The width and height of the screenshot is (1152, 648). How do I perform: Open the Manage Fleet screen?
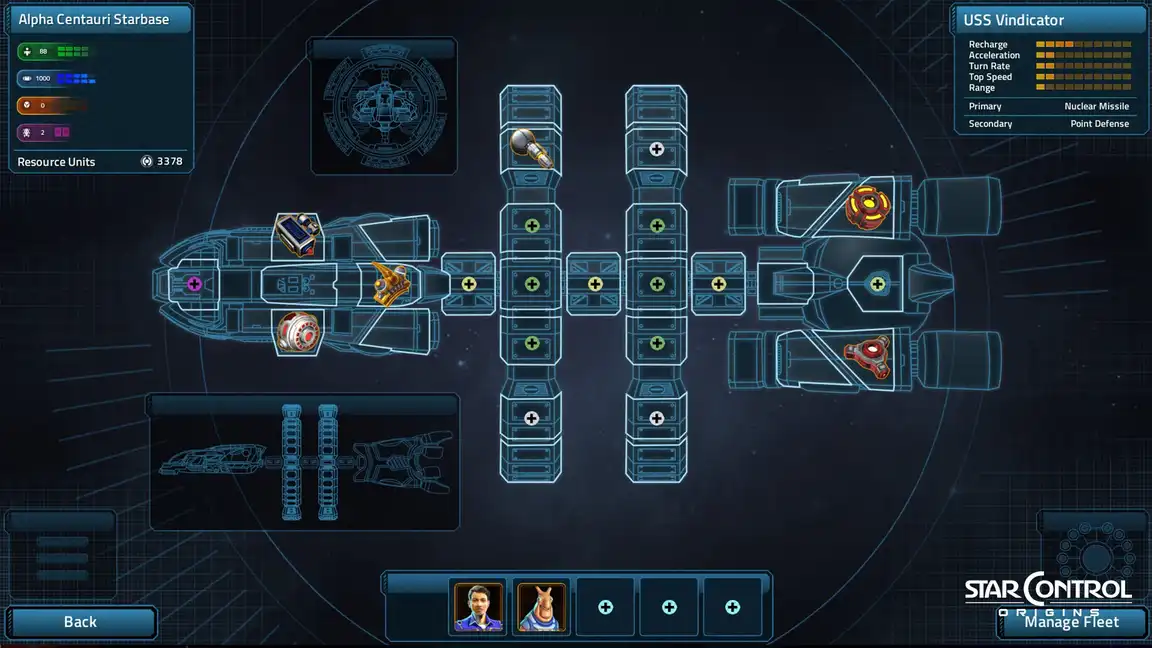[x=1071, y=622]
